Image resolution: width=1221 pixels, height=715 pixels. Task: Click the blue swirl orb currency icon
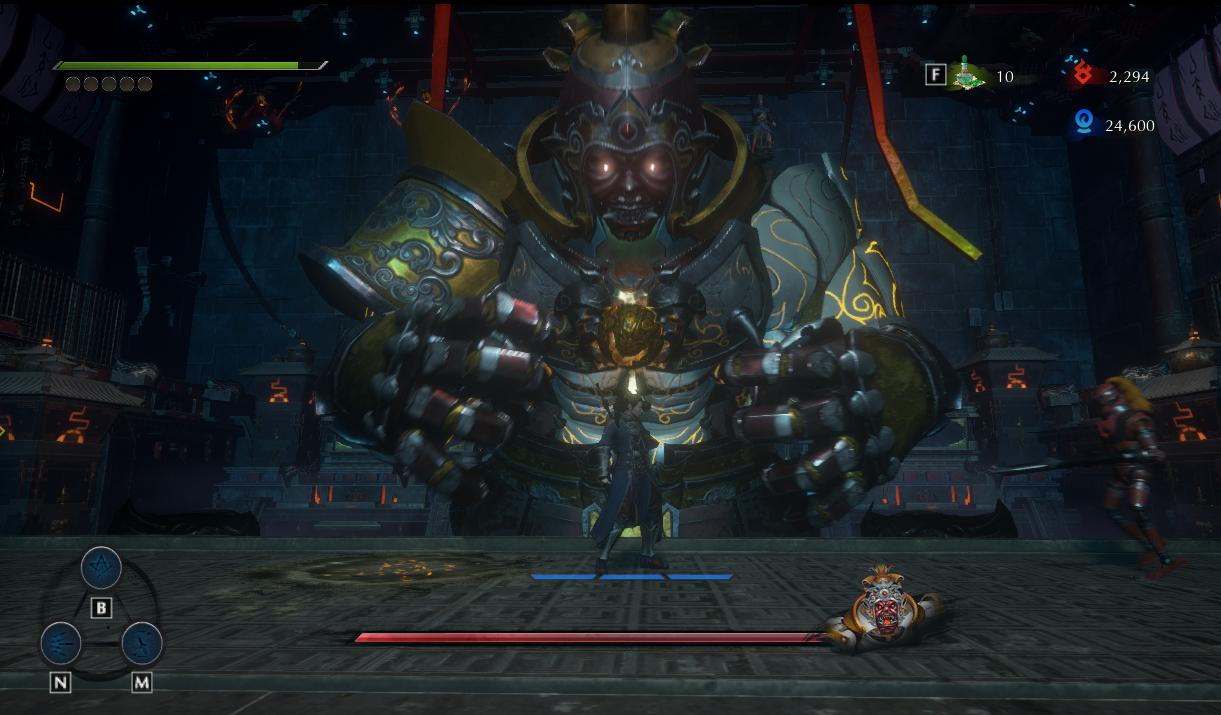click(x=1083, y=124)
